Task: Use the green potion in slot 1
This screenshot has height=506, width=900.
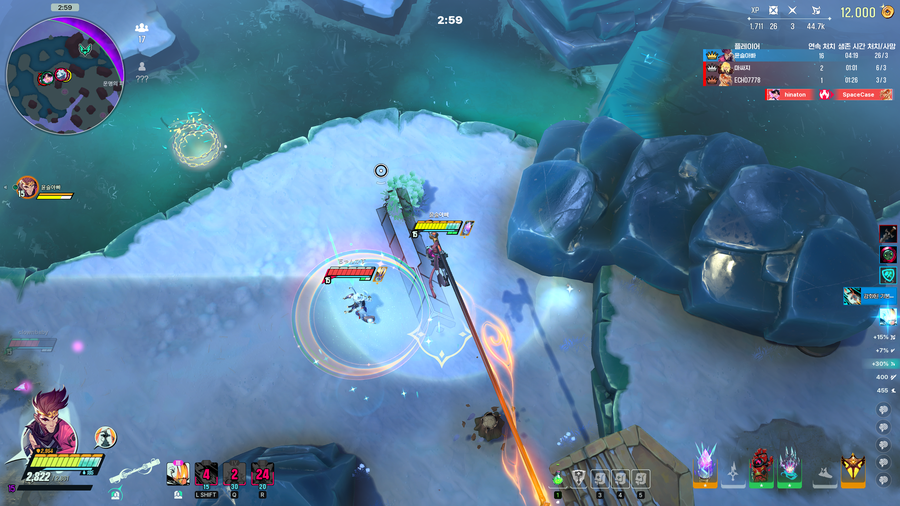Action: point(558,478)
